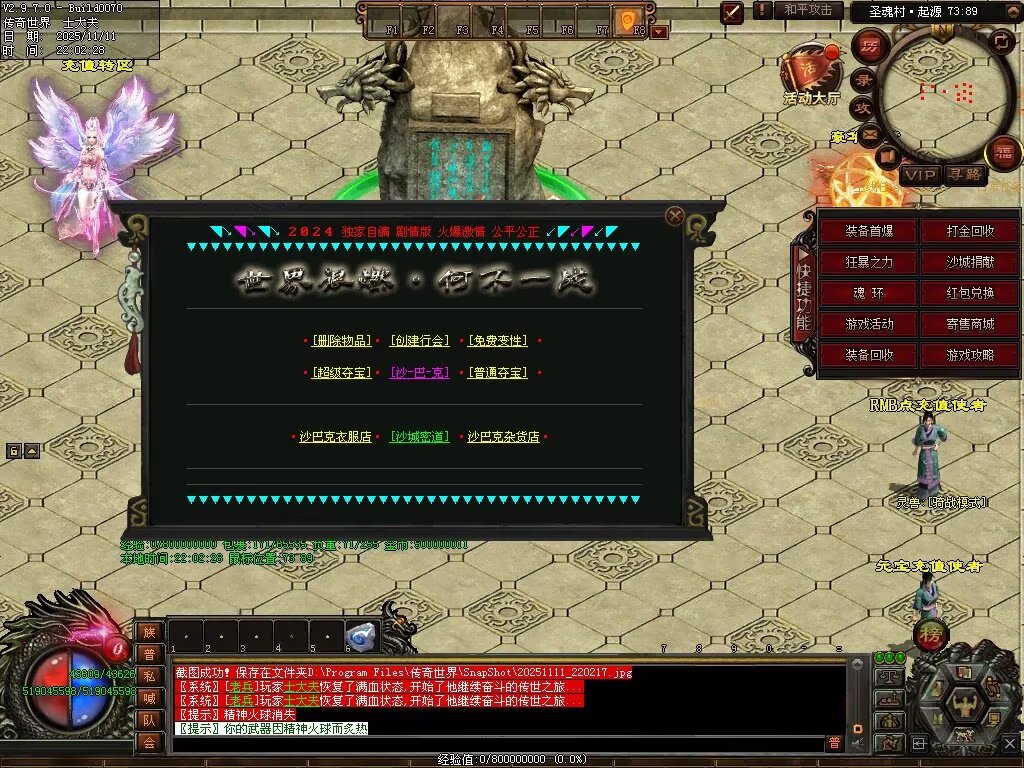Choose the 创建行会 option

[x=419, y=341]
